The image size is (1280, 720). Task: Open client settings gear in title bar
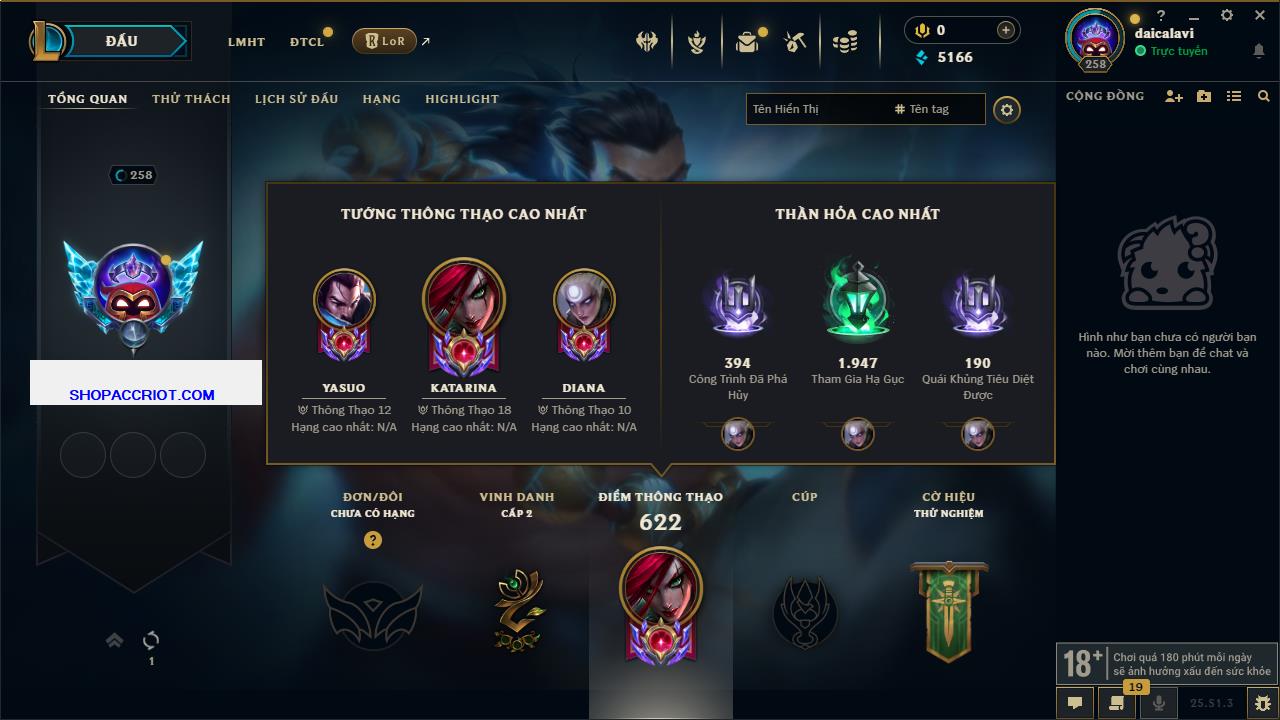[x=1227, y=15]
